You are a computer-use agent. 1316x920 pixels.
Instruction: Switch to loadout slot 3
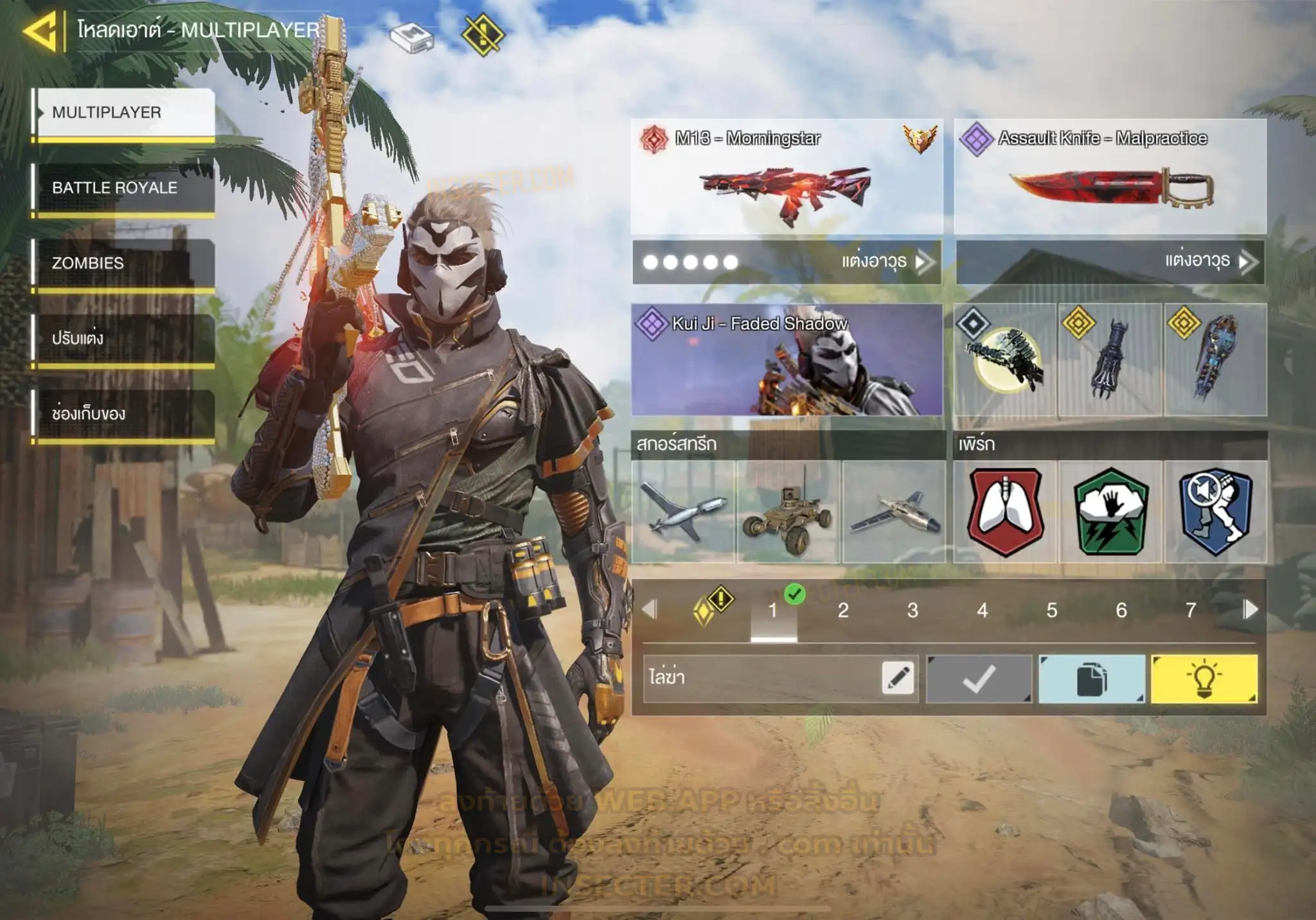[912, 610]
